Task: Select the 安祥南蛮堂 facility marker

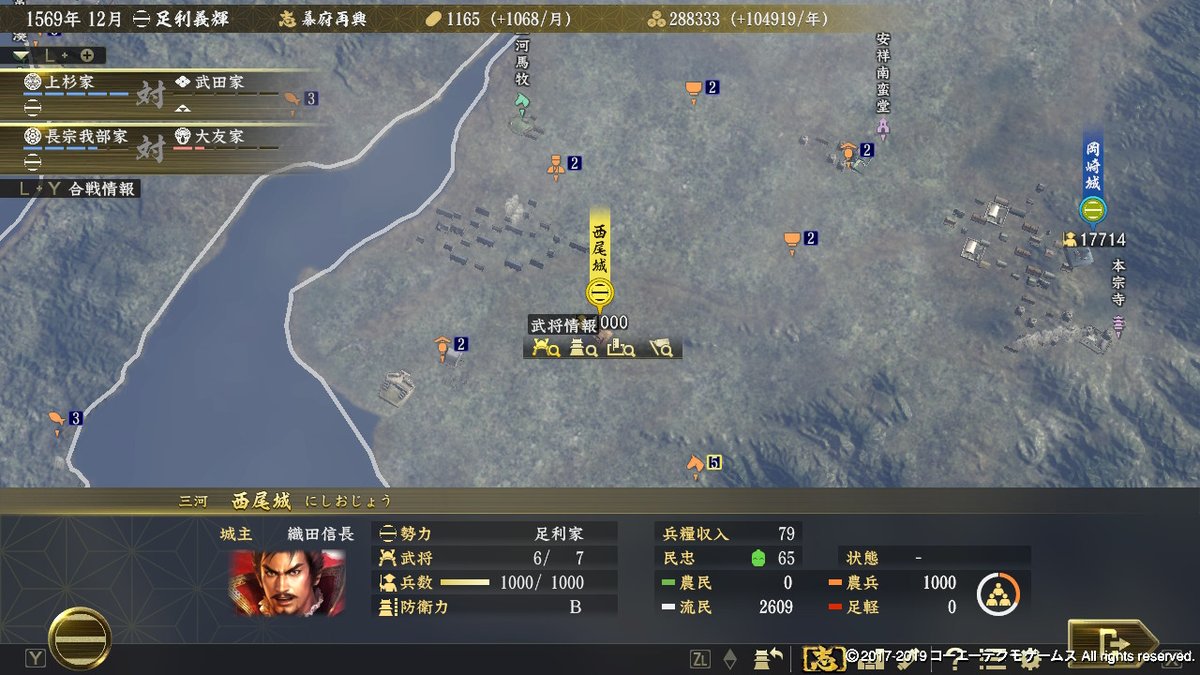Action: [883, 127]
